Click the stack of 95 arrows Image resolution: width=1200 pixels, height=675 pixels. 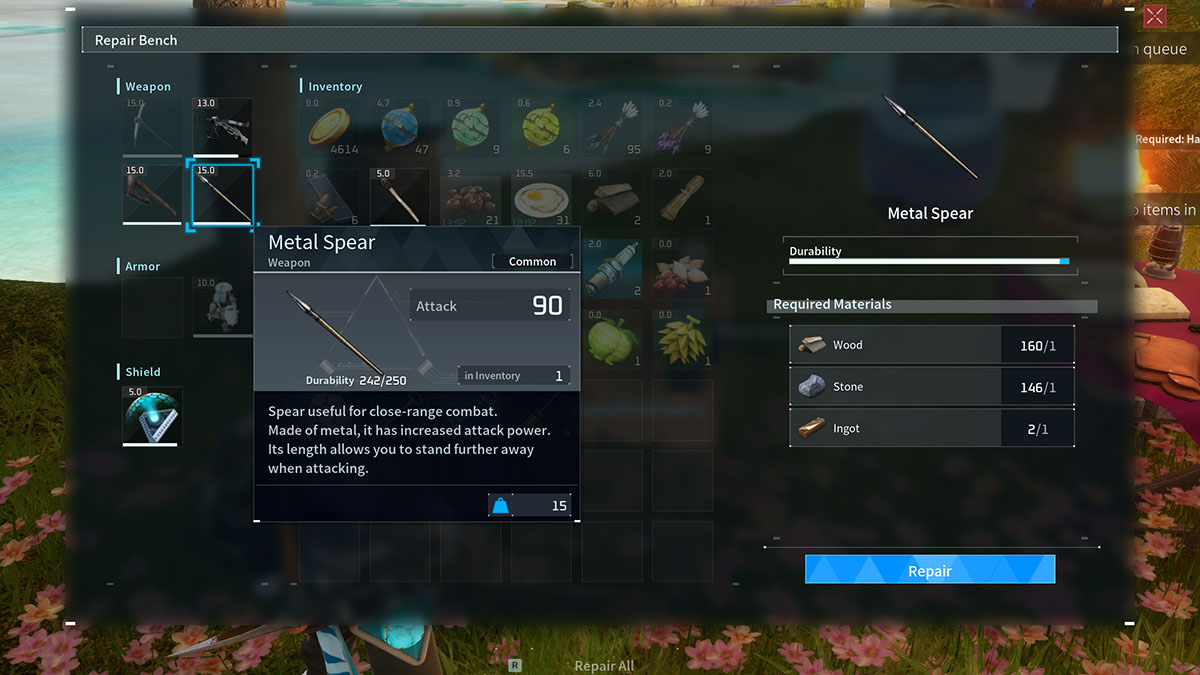click(x=613, y=127)
